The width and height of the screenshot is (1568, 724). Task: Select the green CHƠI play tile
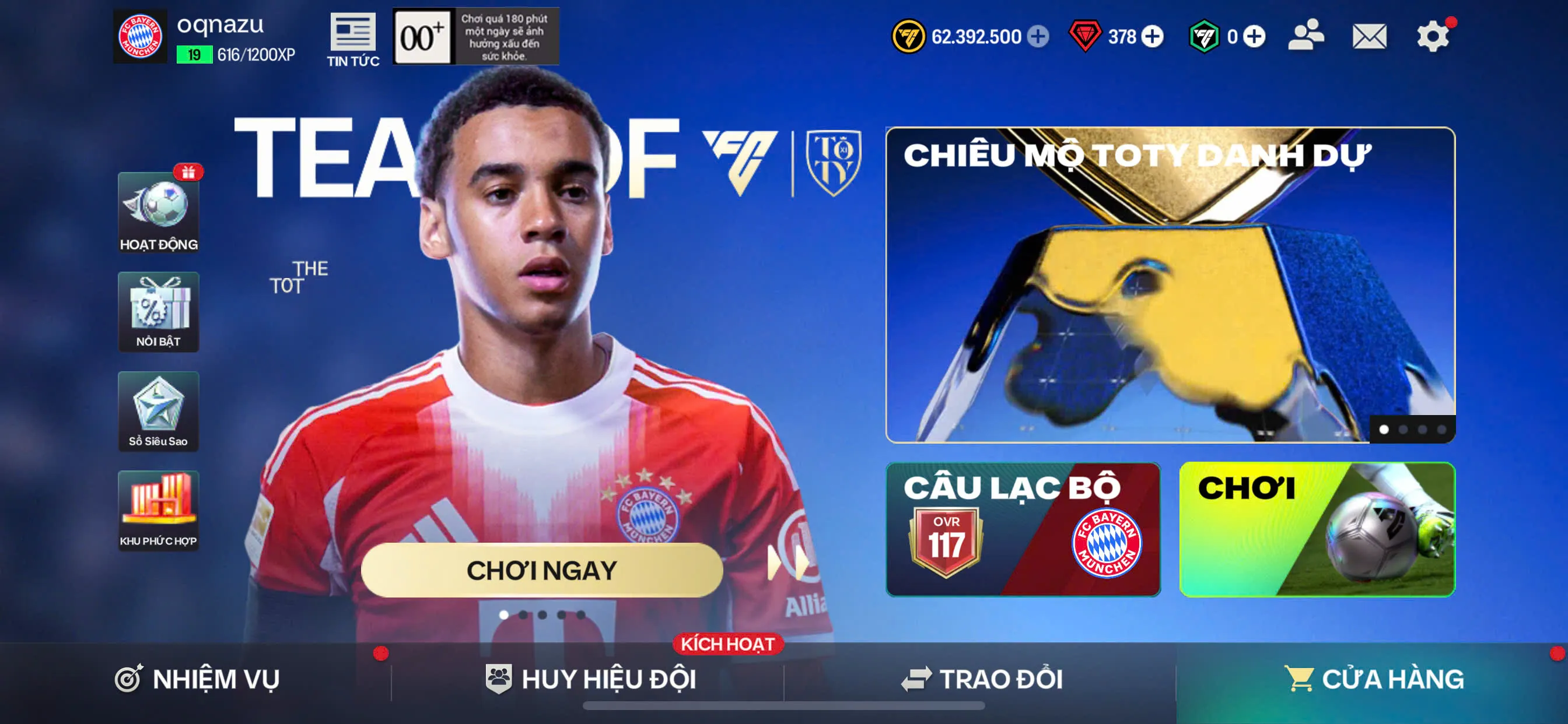pos(1317,529)
